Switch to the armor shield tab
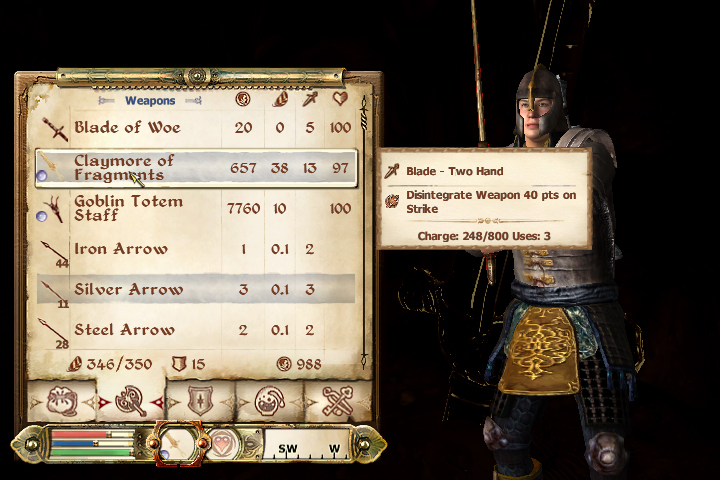 [x=199, y=402]
